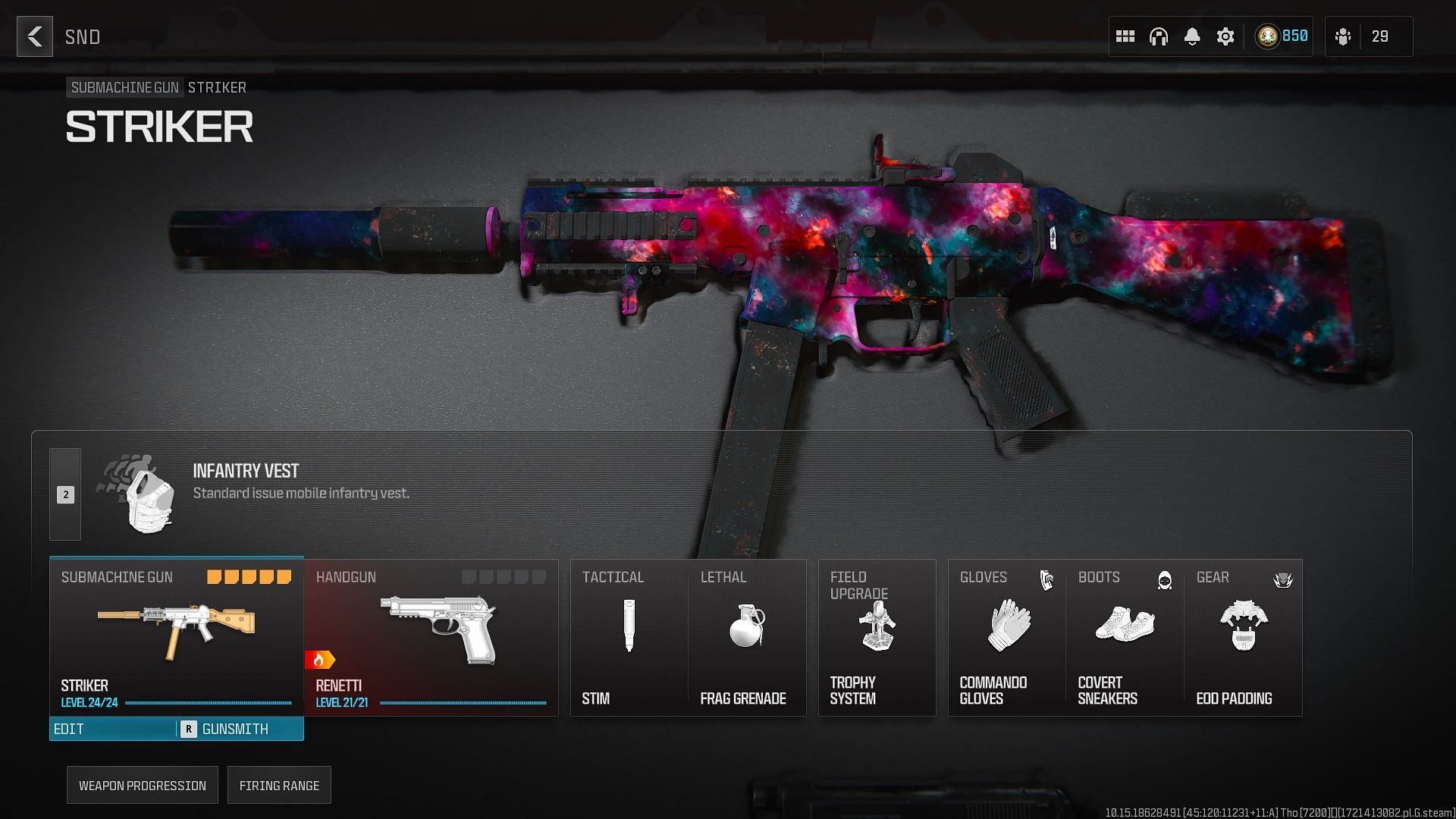Open Weapon Progression
Screen dimensions: 1456x819
(143, 786)
